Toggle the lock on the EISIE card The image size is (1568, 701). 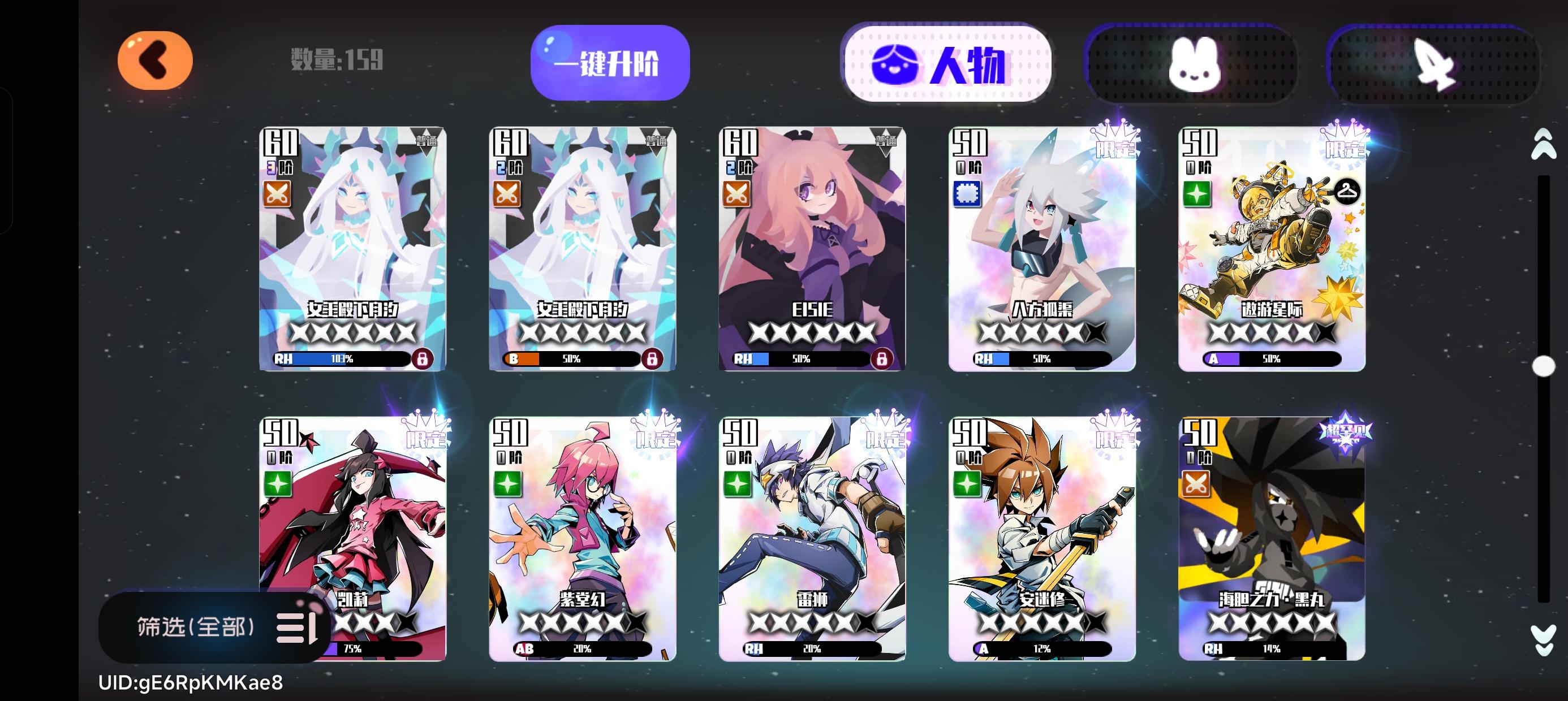click(882, 358)
